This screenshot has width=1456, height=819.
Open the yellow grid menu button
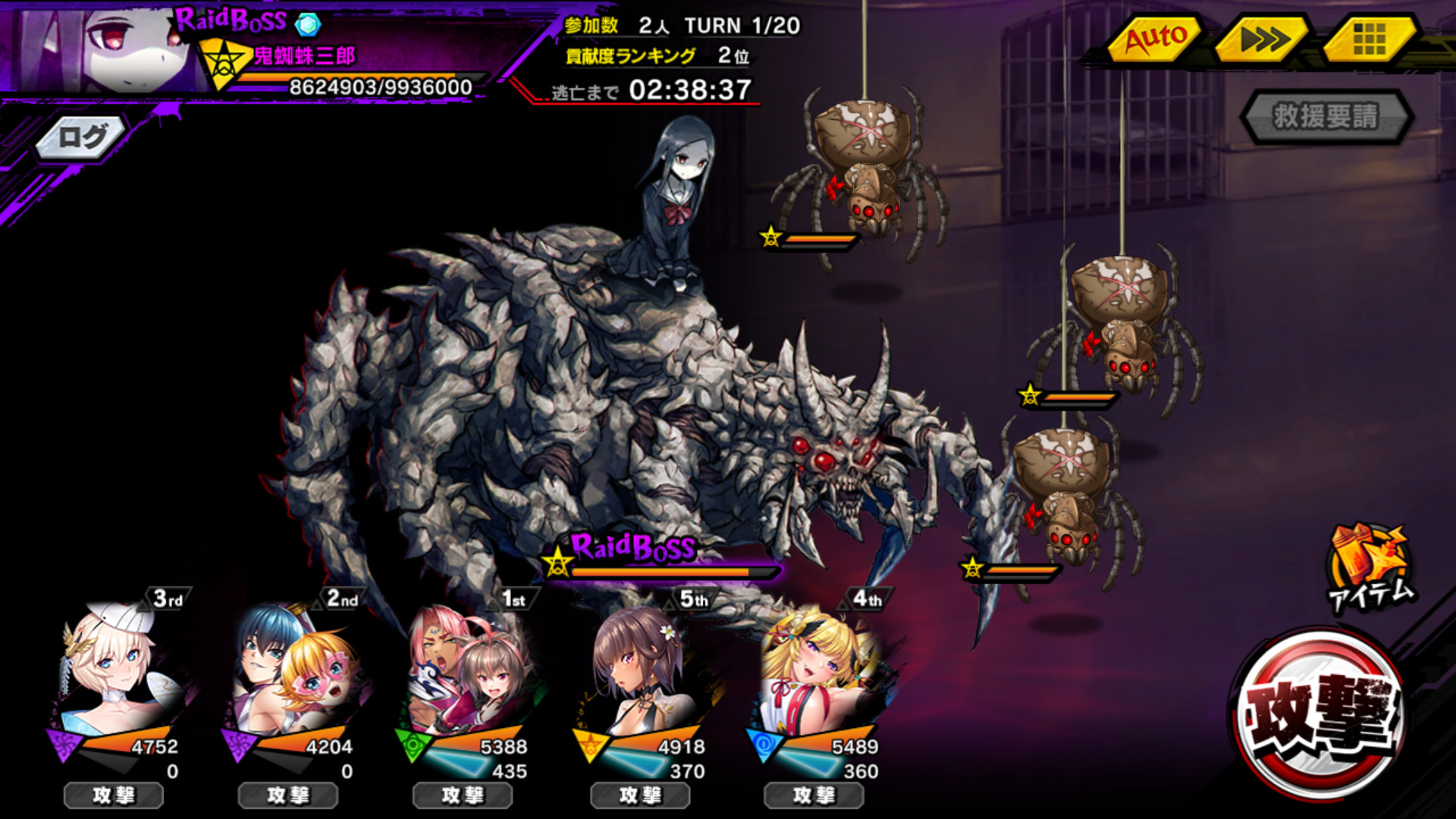pyautogui.click(x=1369, y=38)
